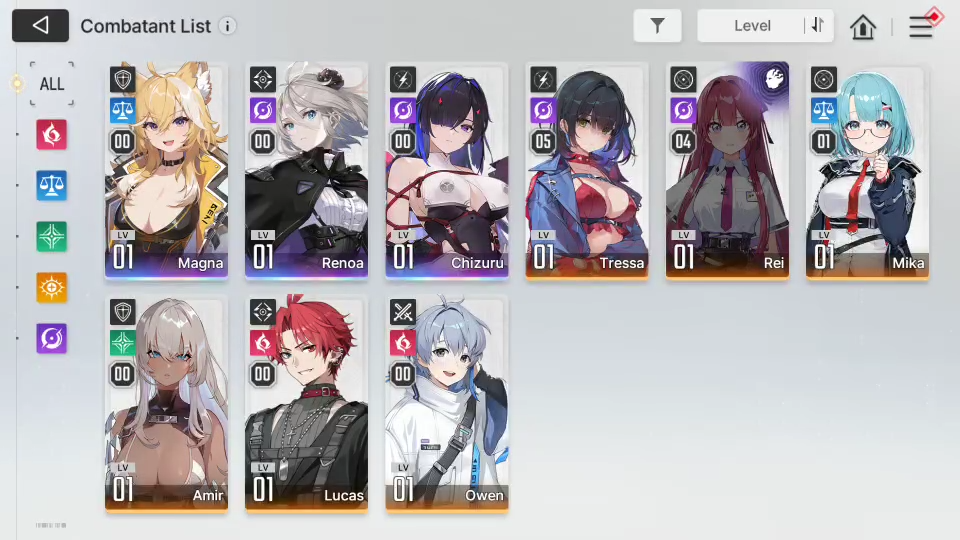This screenshot has height=540, width=960.
Task: Select Magna's combatant card
Action: (x=167, y=170)
